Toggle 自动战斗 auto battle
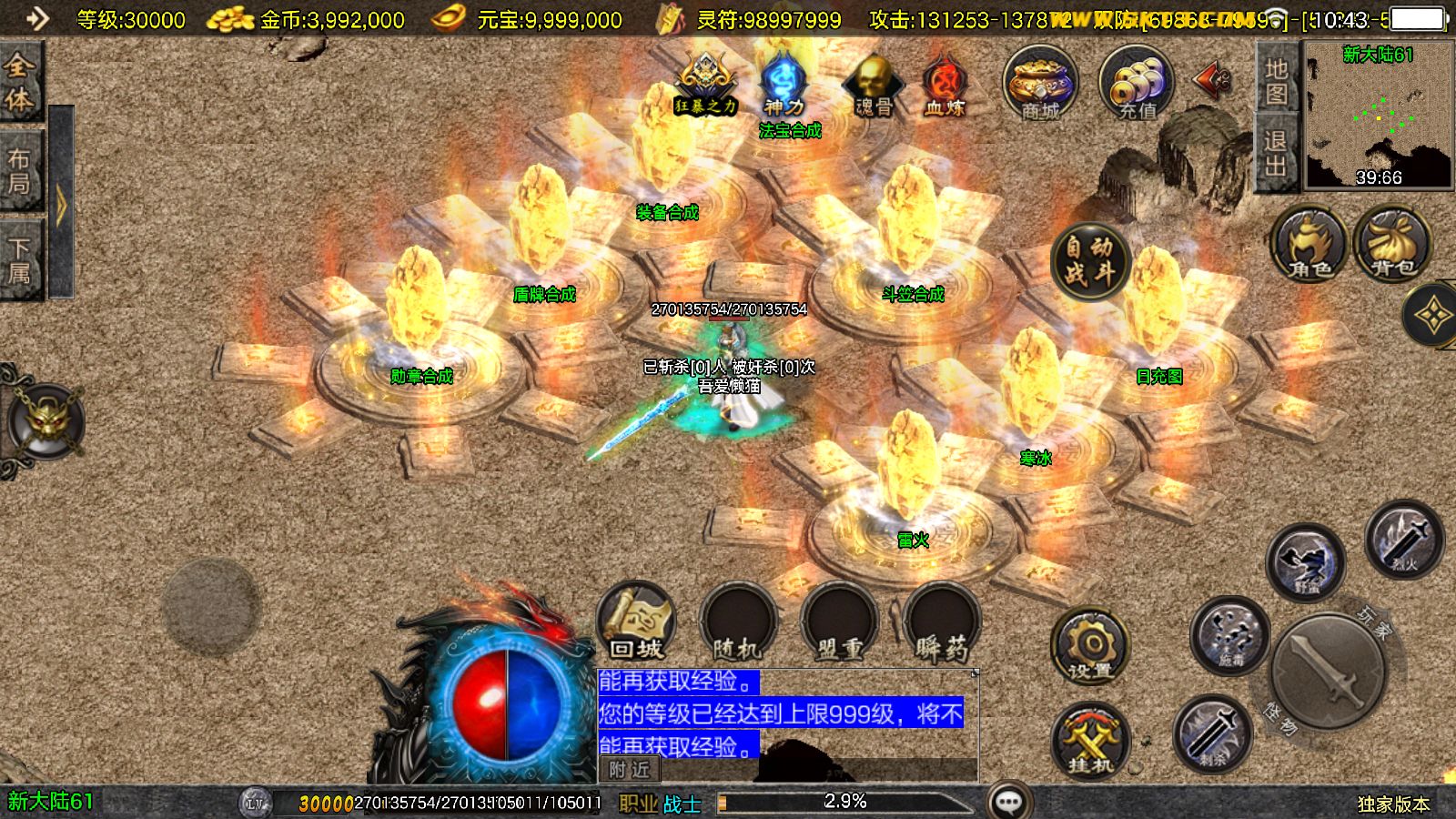 click(x=1089, y=259)
